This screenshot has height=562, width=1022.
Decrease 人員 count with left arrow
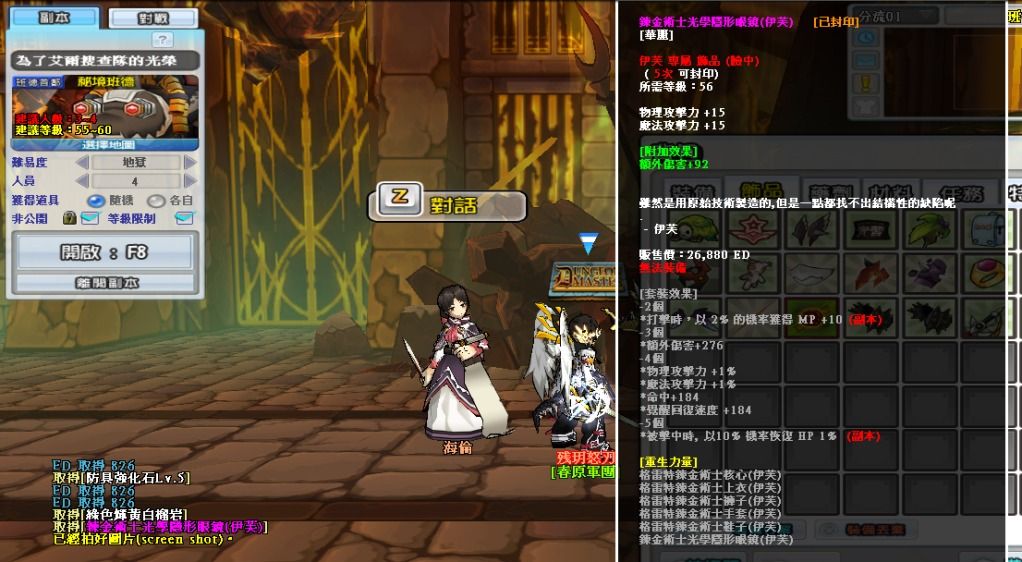(84, 181)
